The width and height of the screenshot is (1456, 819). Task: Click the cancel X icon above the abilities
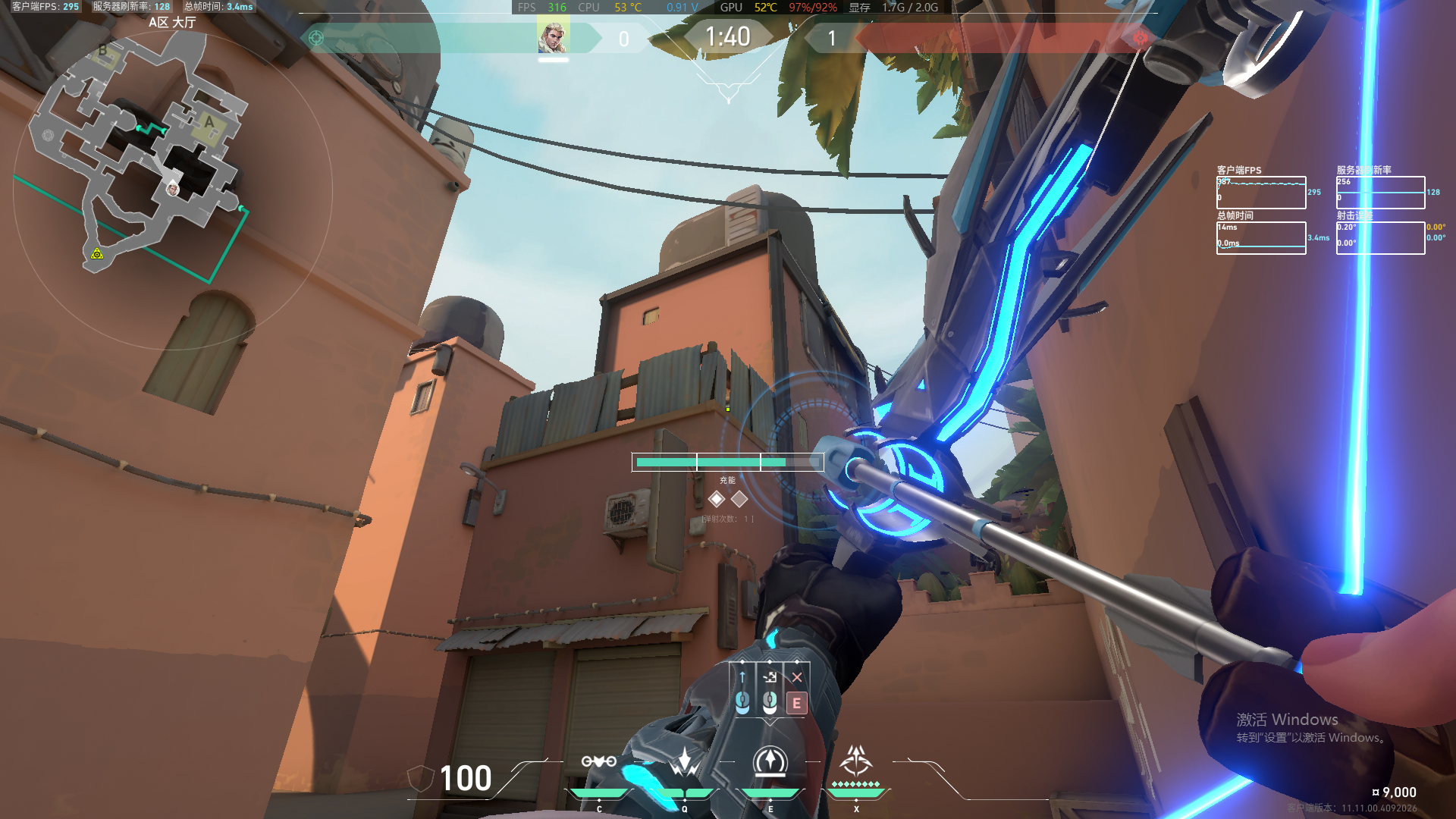pyautogui.click(x=796, y=677)
